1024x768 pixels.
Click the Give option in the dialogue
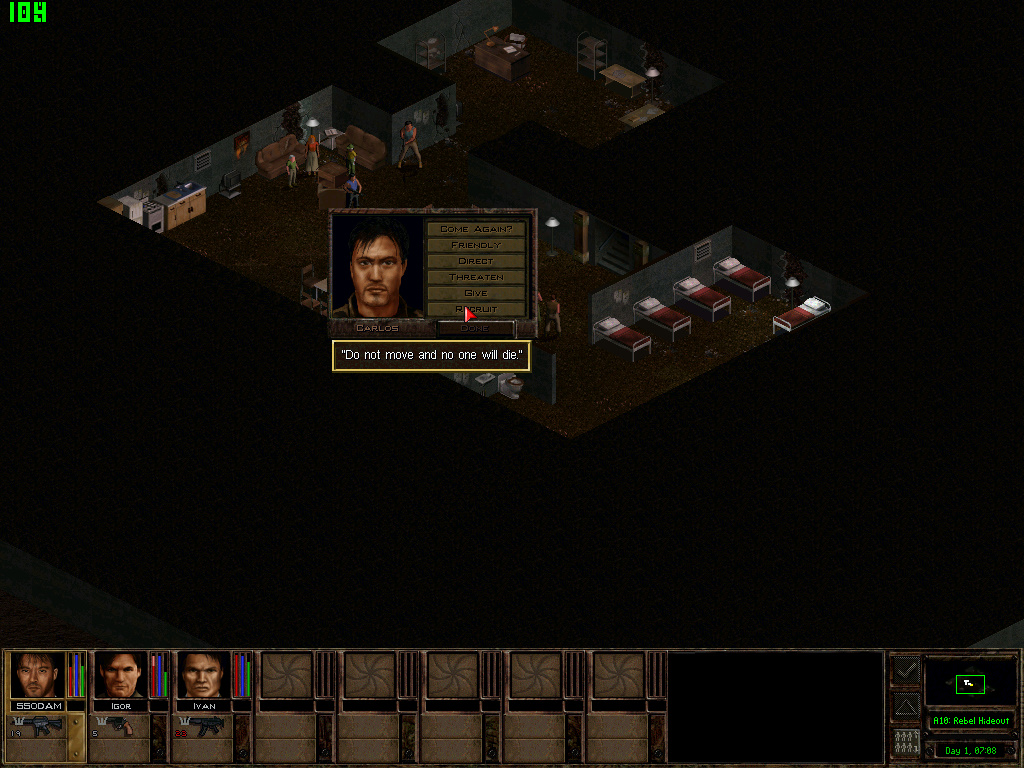(x=476, y=293)
